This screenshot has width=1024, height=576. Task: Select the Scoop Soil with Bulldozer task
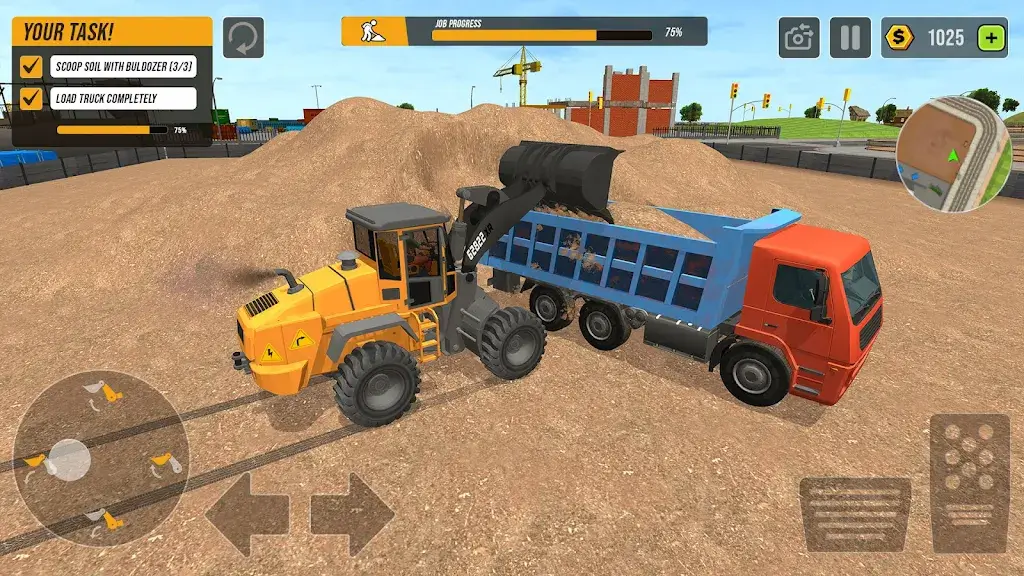pos(122,67)
